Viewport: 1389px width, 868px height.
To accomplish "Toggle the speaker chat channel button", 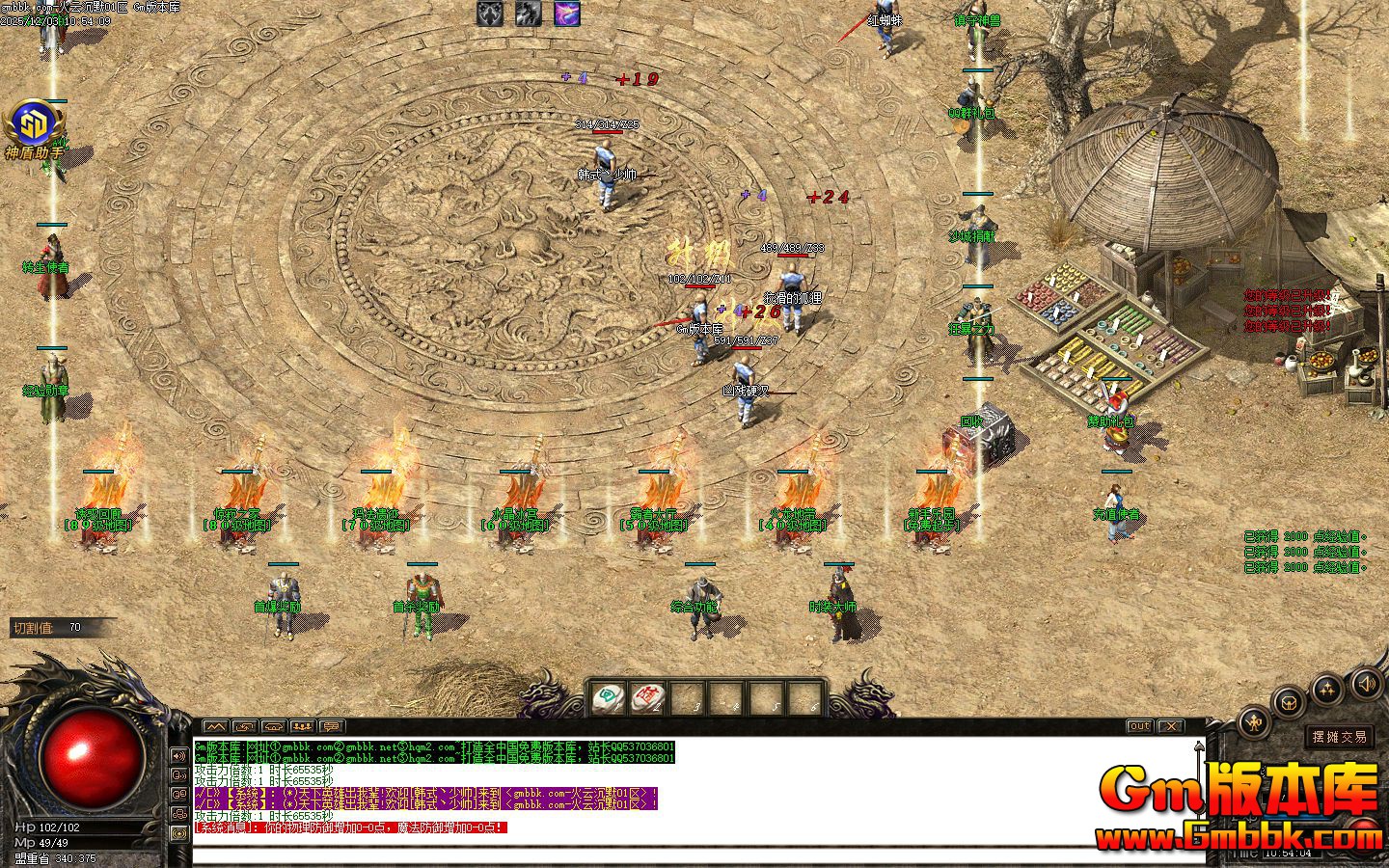I will pos(179,755).
